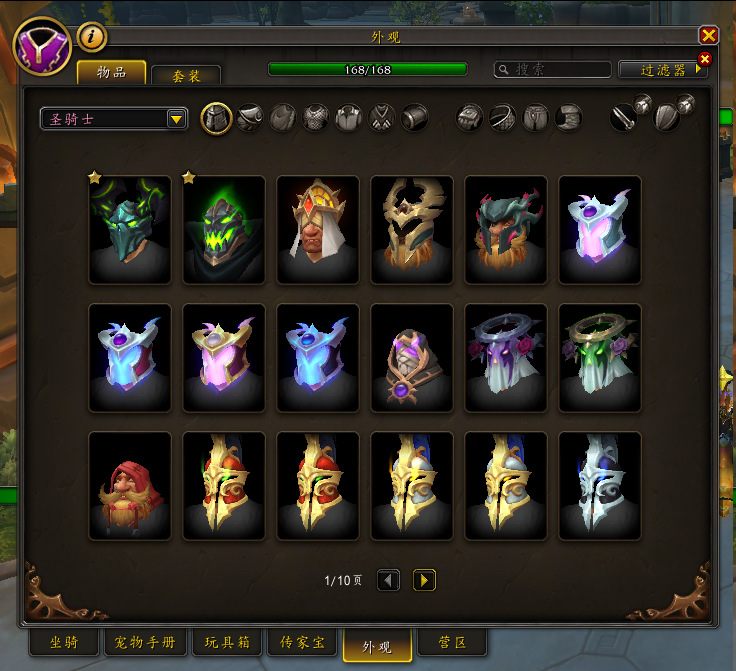Open the 过滤器 filter menu

click(662, 70)
